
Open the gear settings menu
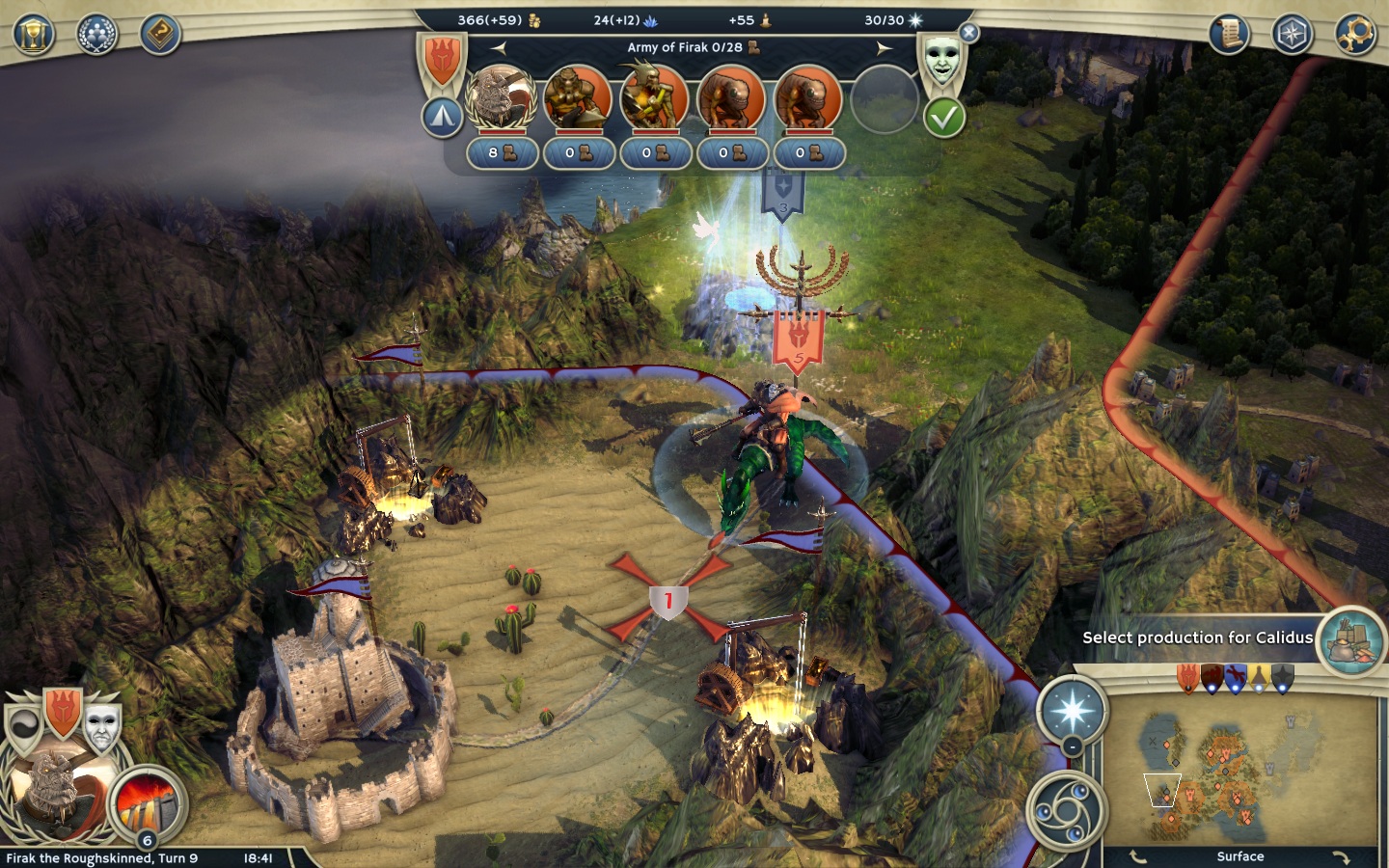1355,35
